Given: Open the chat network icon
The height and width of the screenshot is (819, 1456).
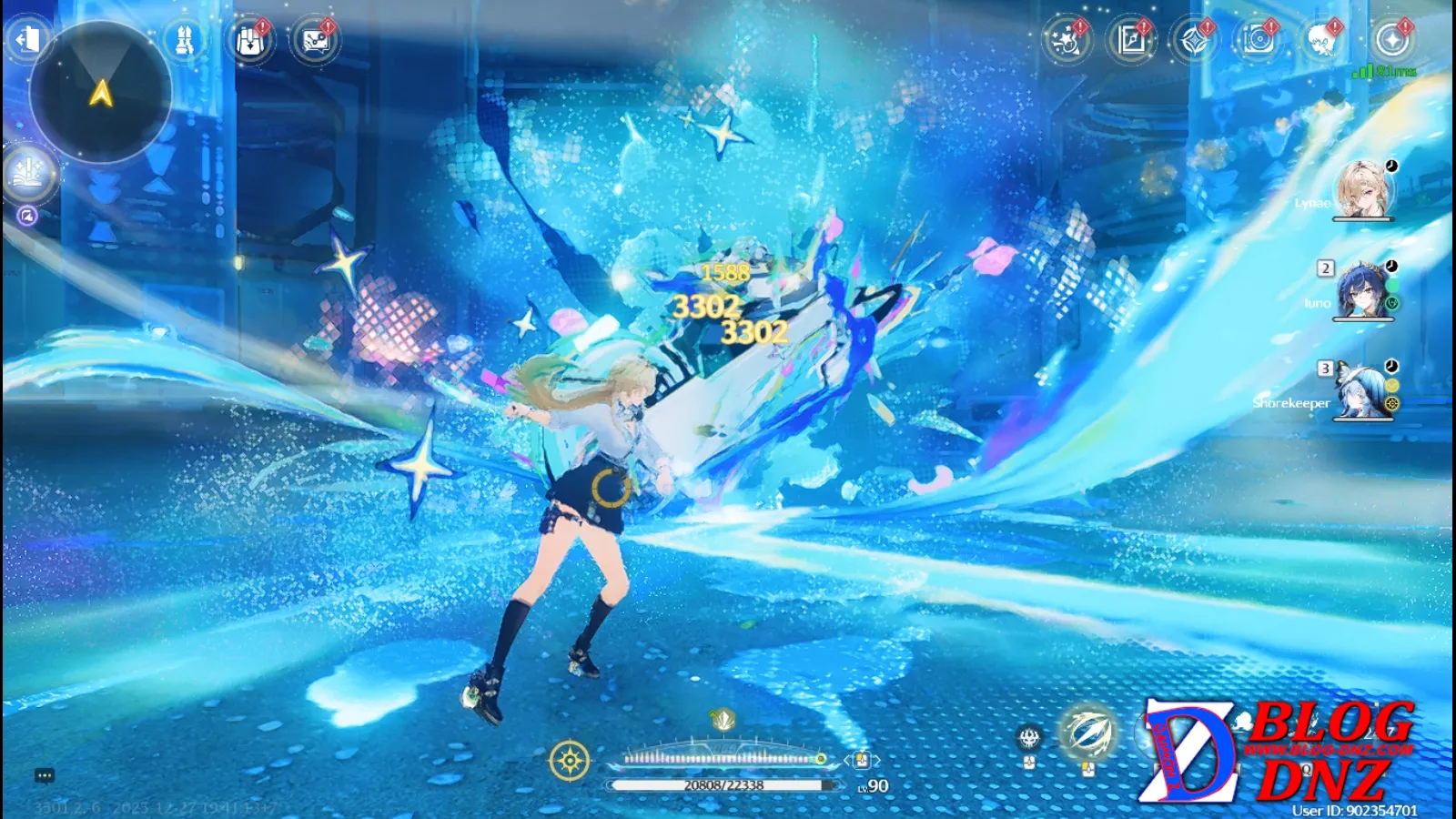Looking at the screenshot, I should tap(315, 41).
